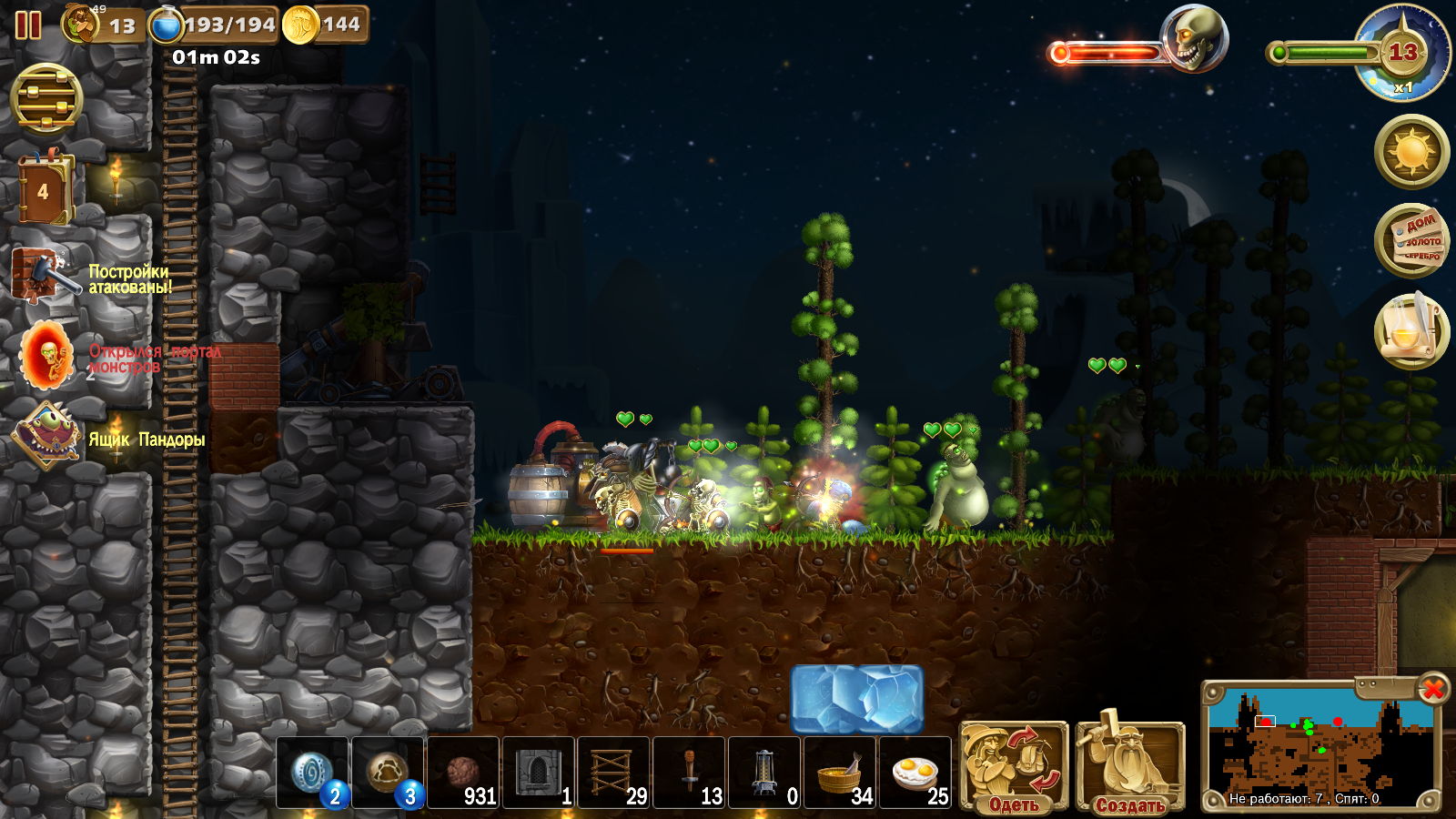Choose the fried eggs slot with 25
Screen dimensions: 1456x819
tap(915, 773)
